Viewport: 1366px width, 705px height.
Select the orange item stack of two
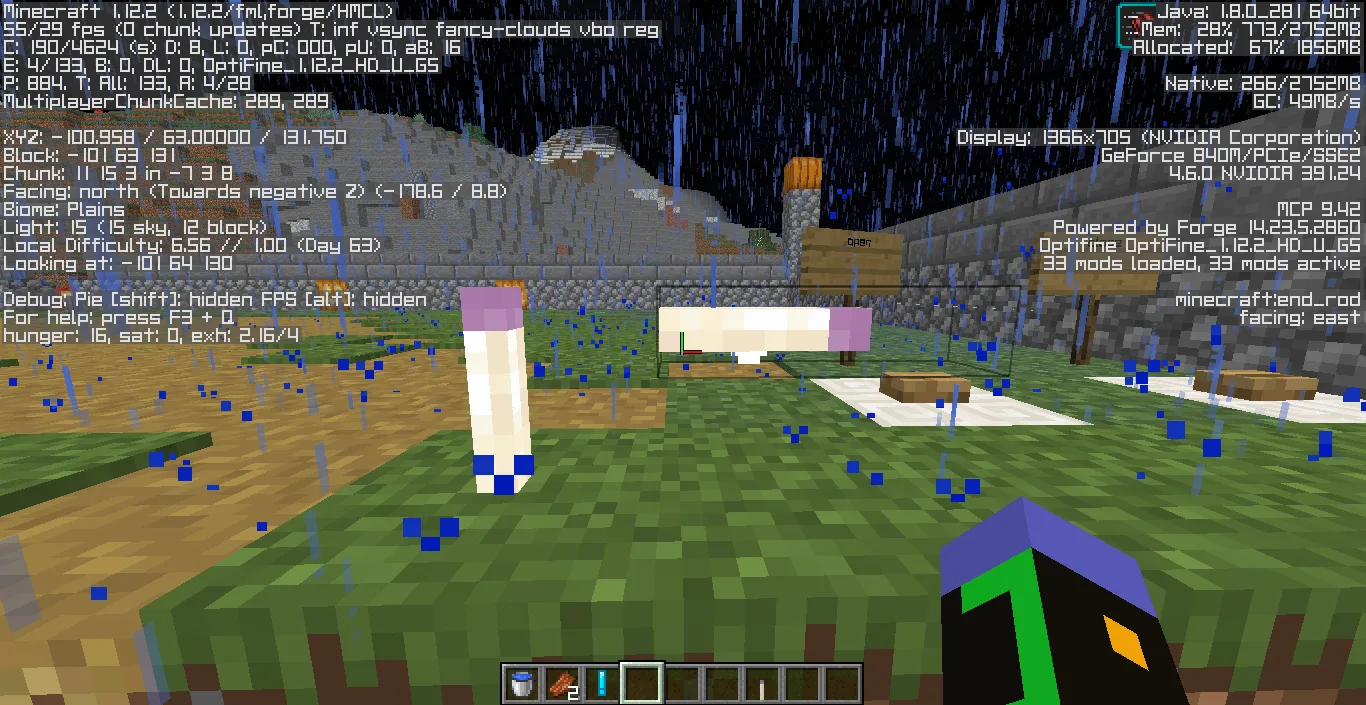[561, 684]
